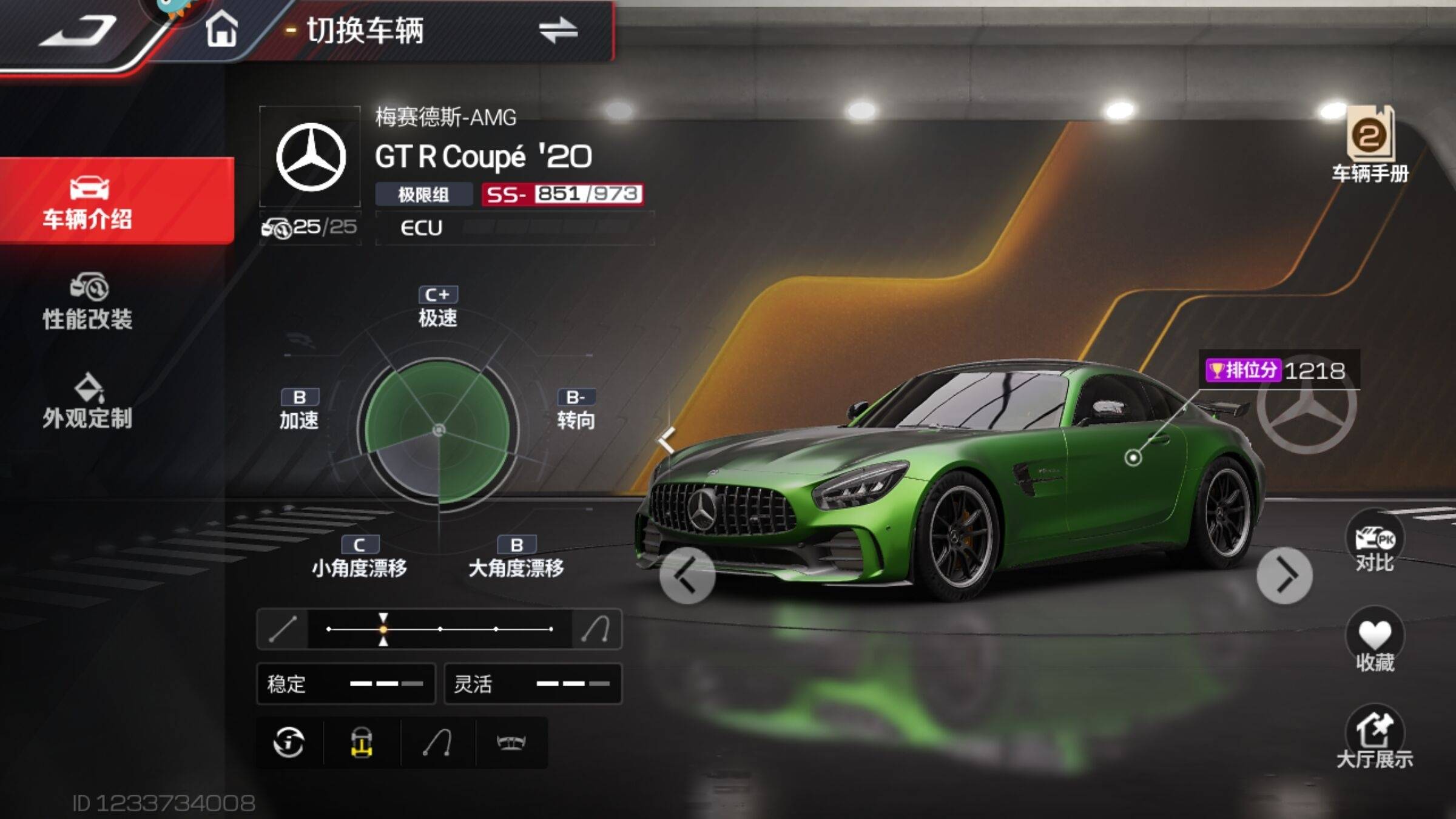Open the 车辆手册 vehicle manual
The image size is (1456, 819).
[1370, 146]
